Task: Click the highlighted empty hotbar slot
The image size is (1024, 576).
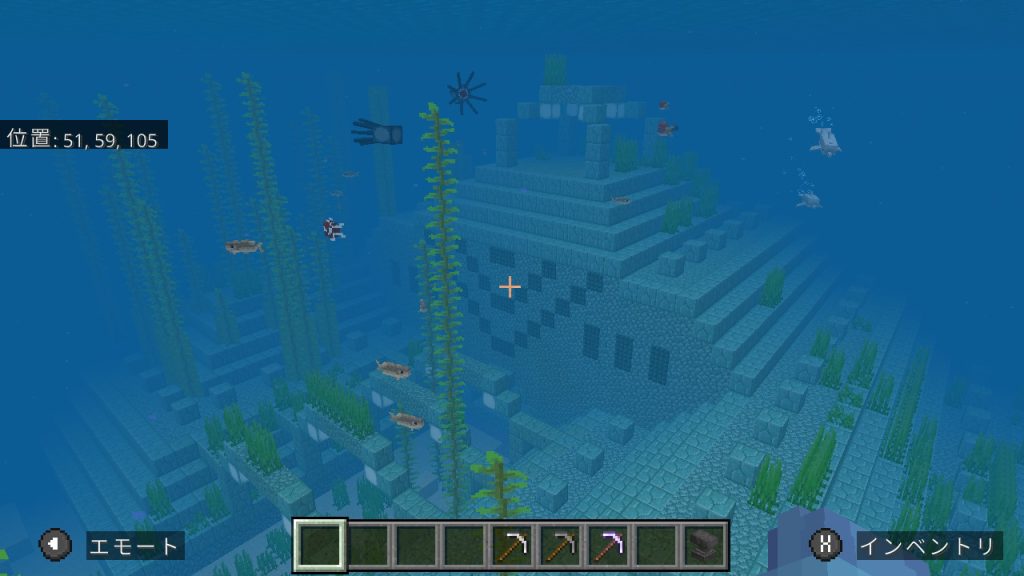Action: (320, 545)
